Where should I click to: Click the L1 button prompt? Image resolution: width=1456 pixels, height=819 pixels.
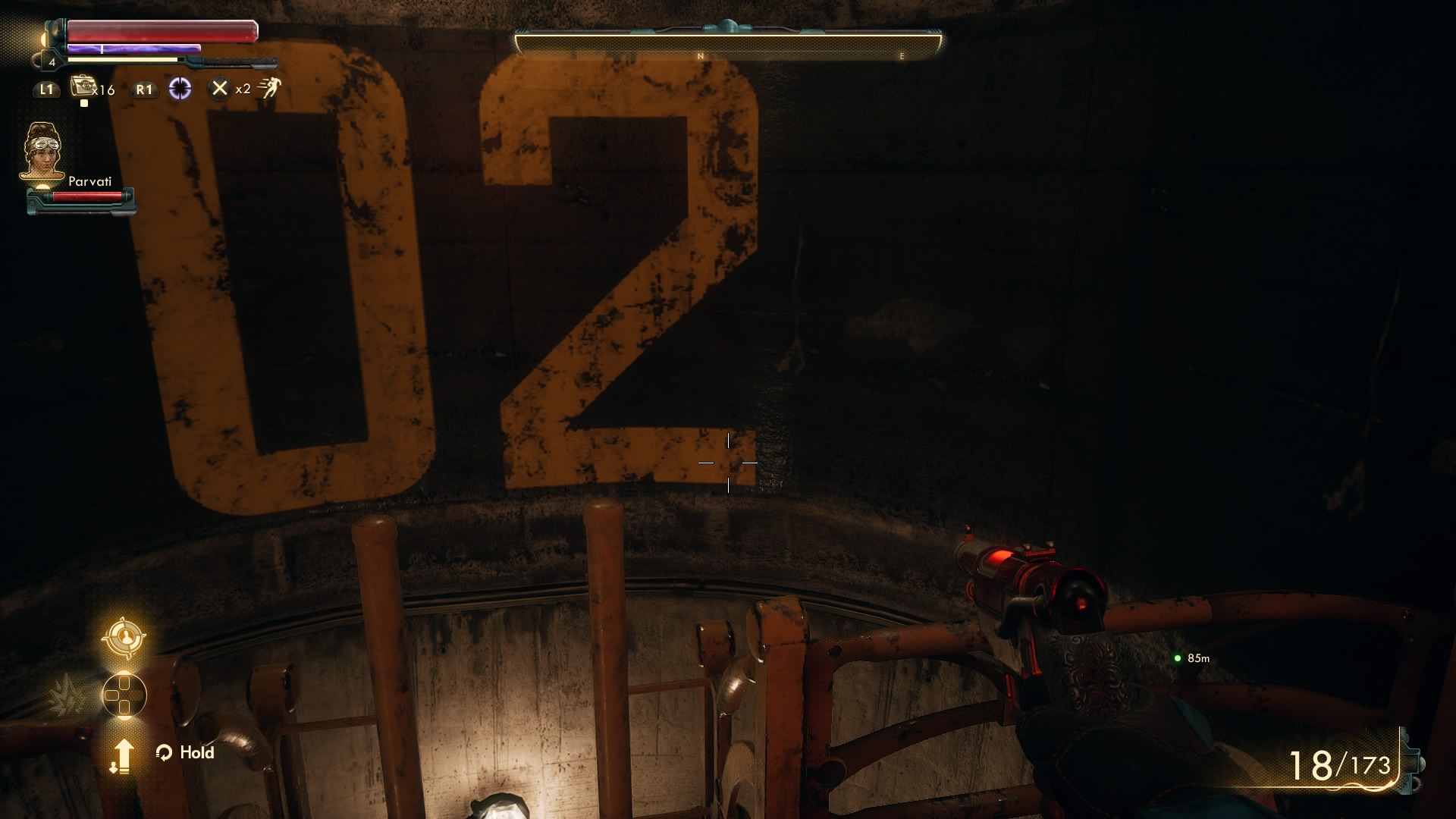tap(47, 89)
